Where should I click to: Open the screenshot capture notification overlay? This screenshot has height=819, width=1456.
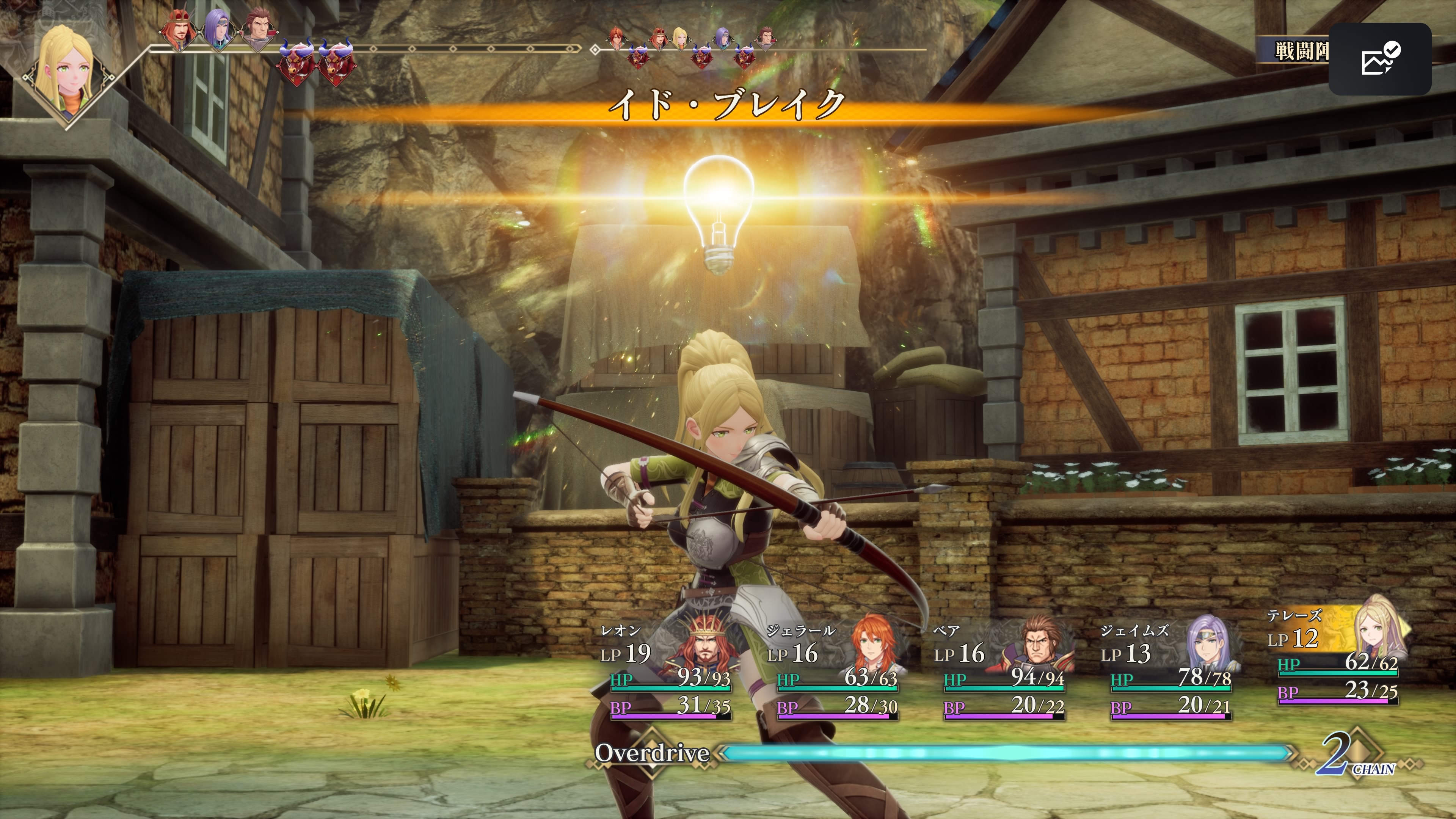[1379, 59]
